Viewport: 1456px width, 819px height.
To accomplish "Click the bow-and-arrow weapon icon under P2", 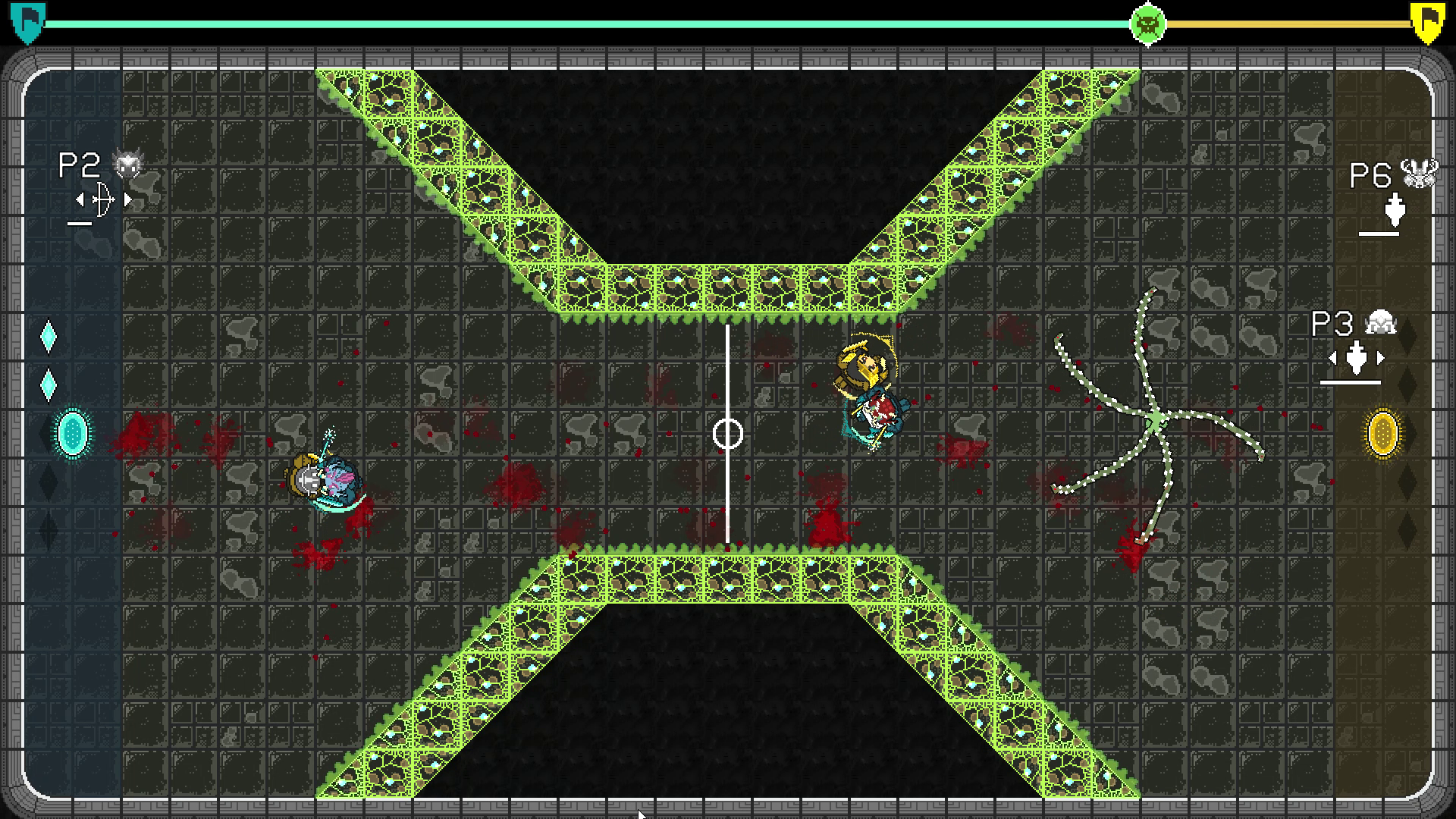I will coord(104,199).
